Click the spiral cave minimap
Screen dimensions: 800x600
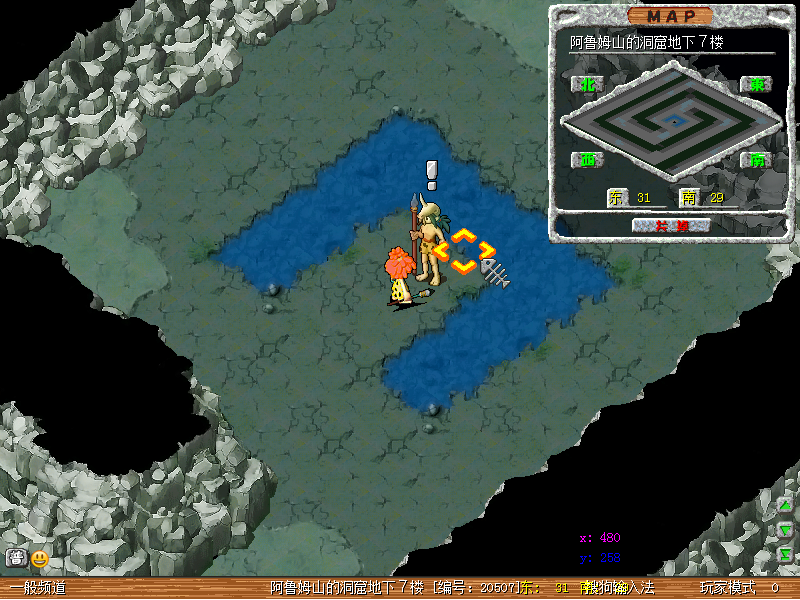pos(671,122)
